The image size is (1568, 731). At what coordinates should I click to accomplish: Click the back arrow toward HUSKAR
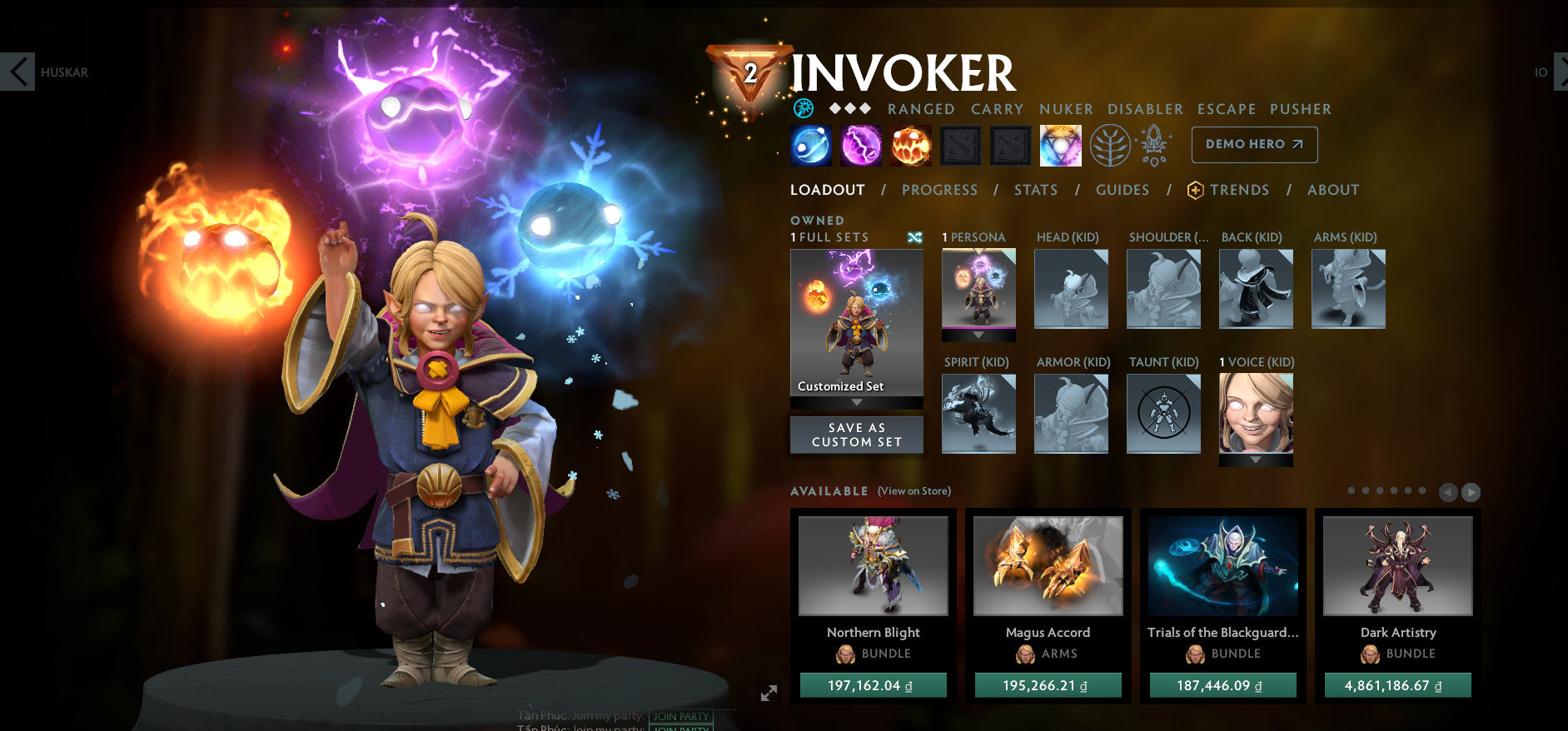coord(18,72)
